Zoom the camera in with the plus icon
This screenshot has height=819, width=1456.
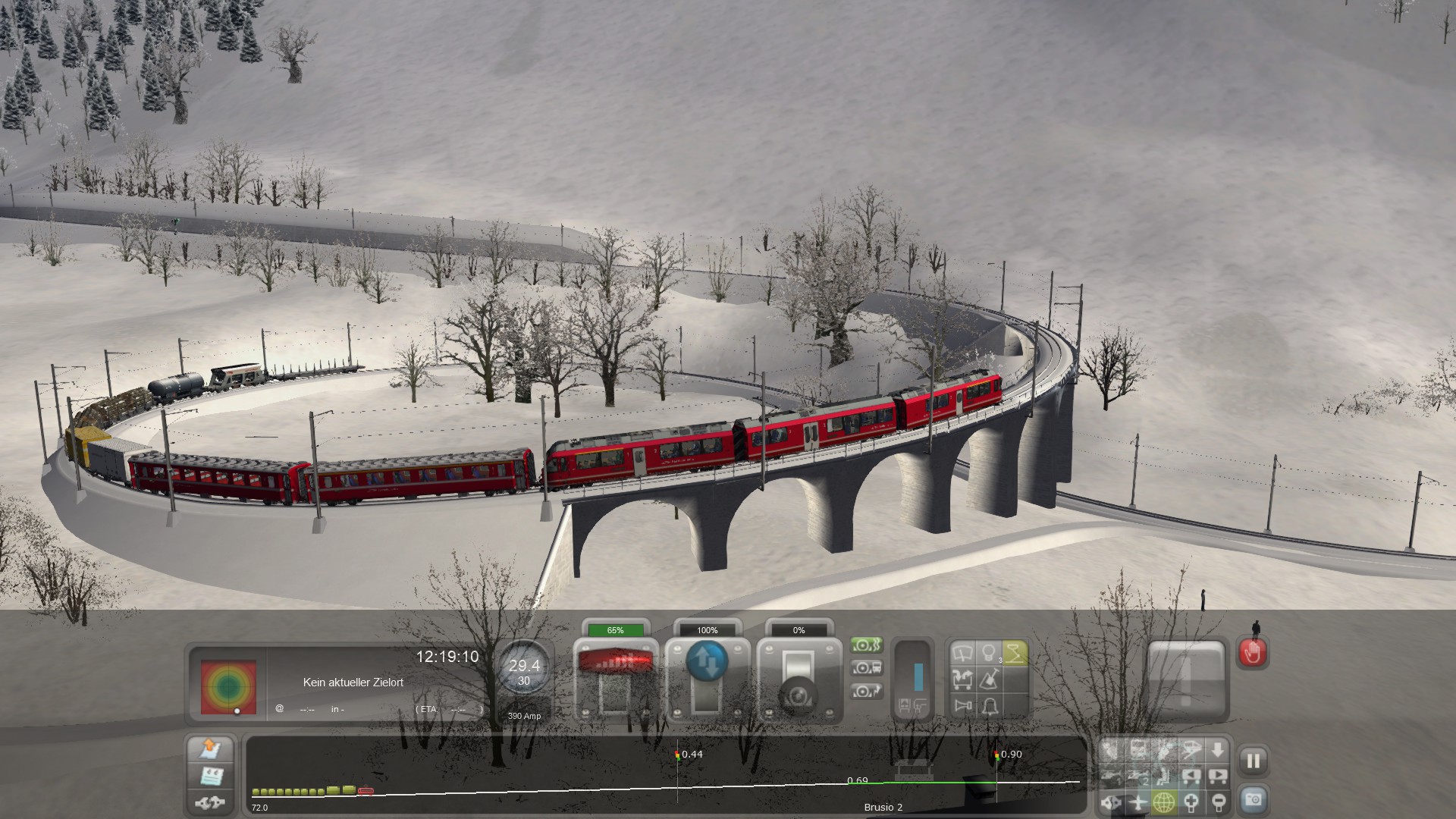1191,802
